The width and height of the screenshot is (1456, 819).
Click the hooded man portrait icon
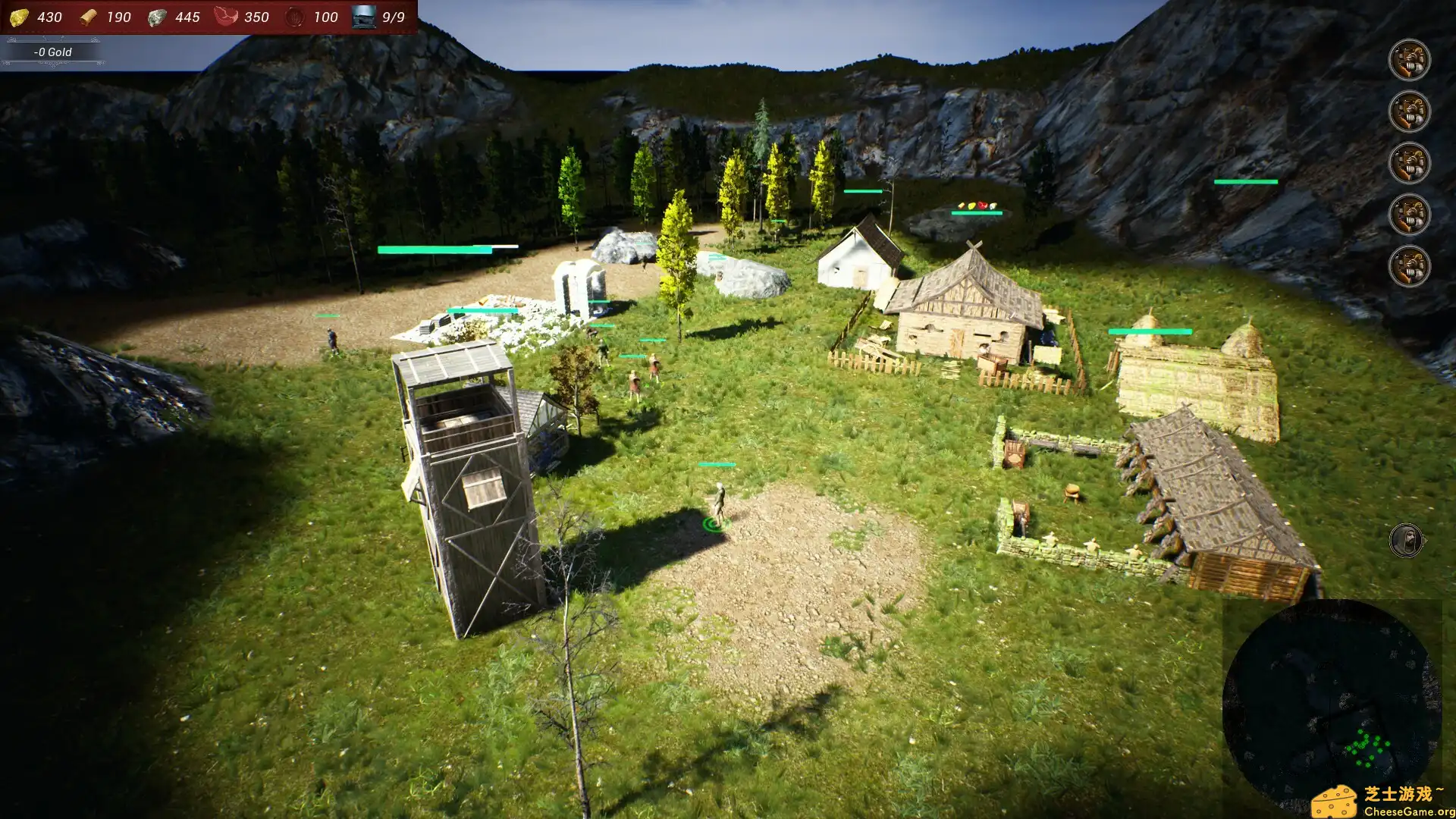1406,541
